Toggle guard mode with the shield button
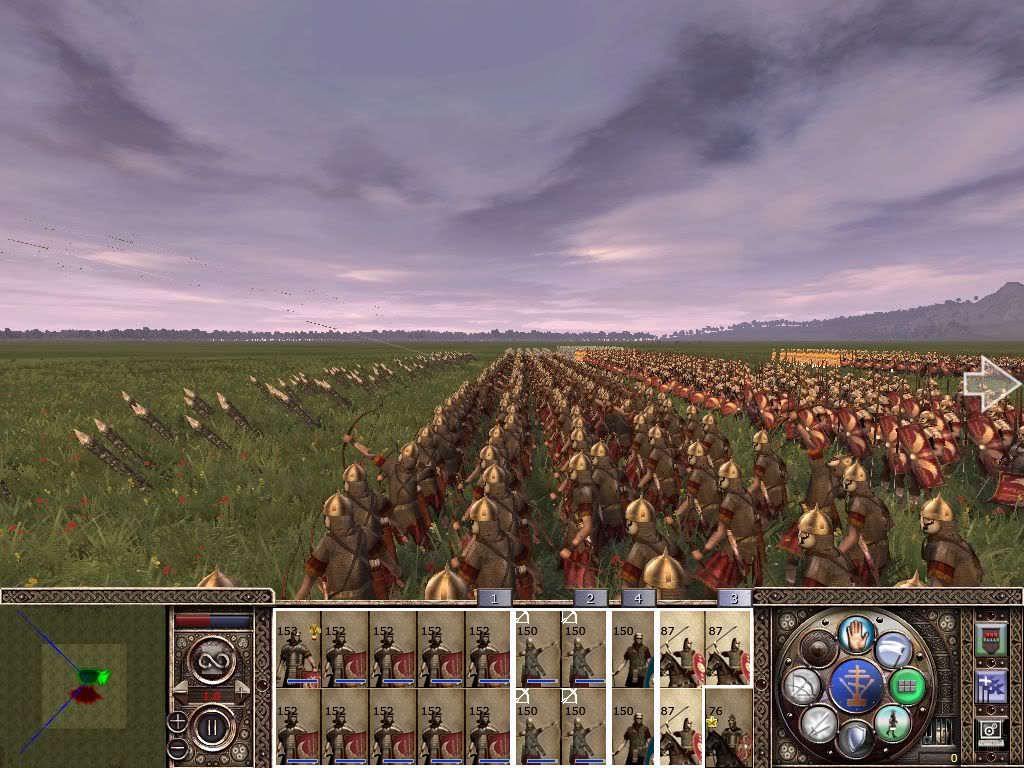The image size is (1024, 768). (855, 739)
